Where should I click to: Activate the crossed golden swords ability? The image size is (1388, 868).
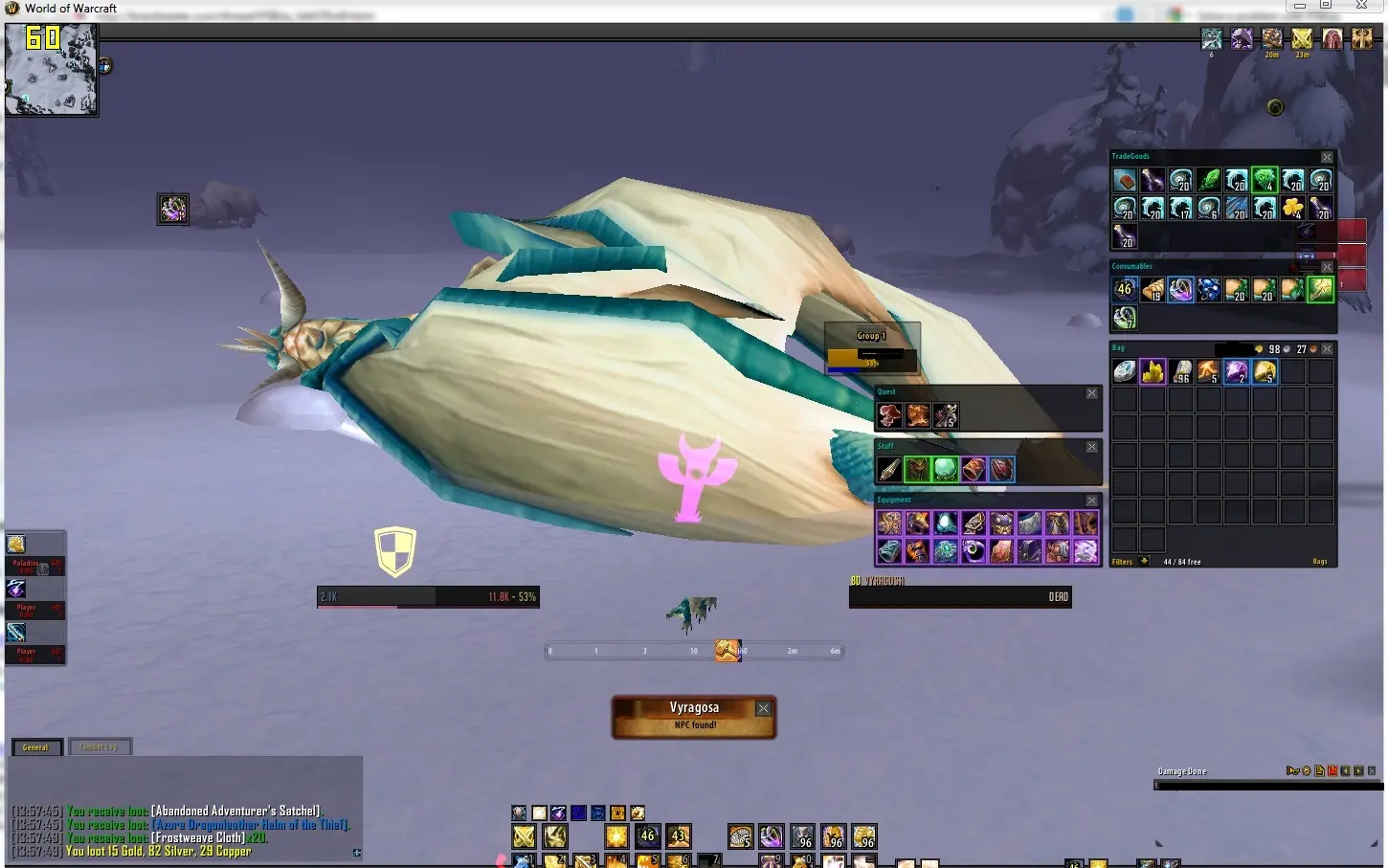pyautogui.click(x=524, y=836)
